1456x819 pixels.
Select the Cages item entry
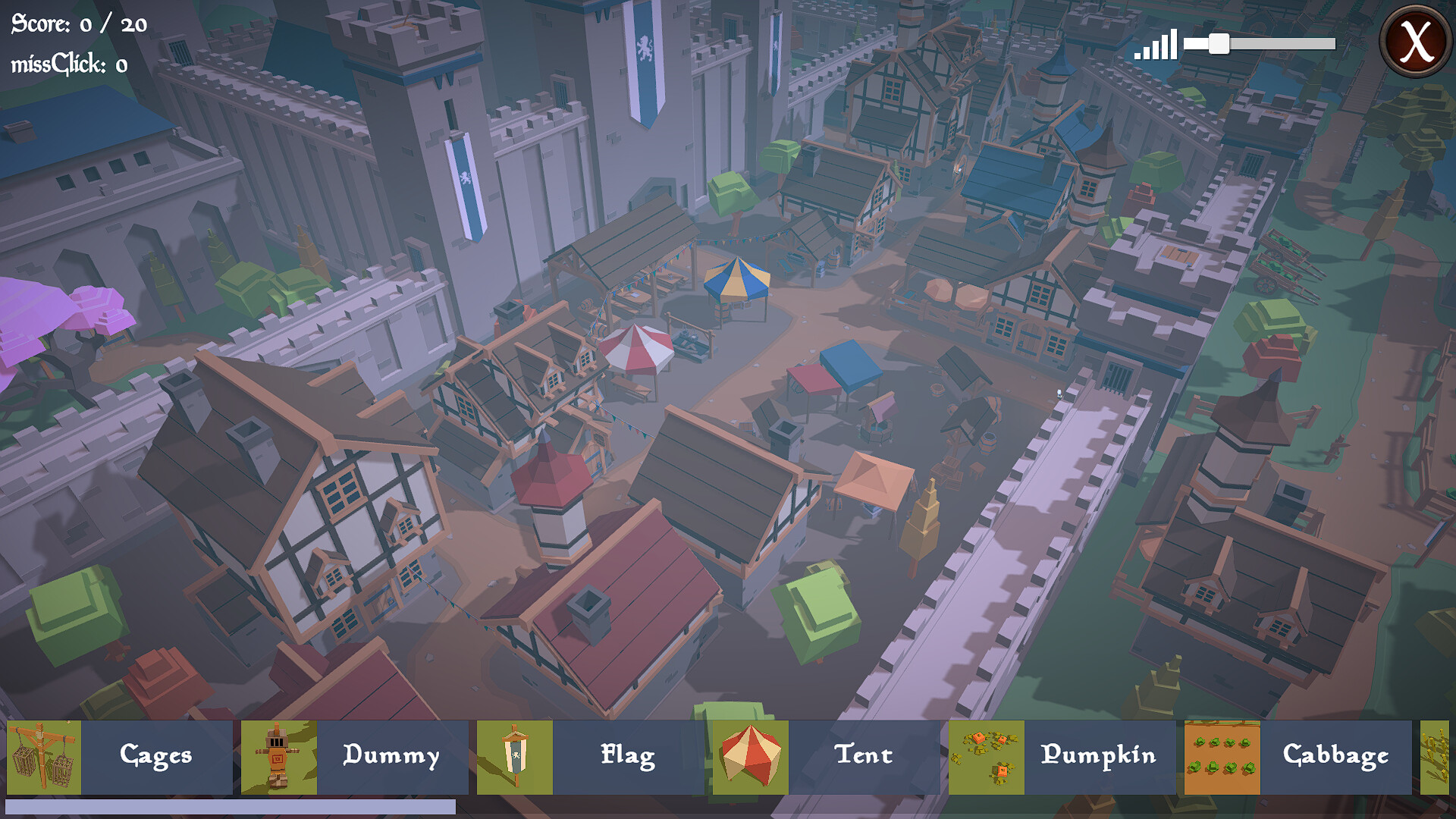pyautogui.click(x=156, y=756)
